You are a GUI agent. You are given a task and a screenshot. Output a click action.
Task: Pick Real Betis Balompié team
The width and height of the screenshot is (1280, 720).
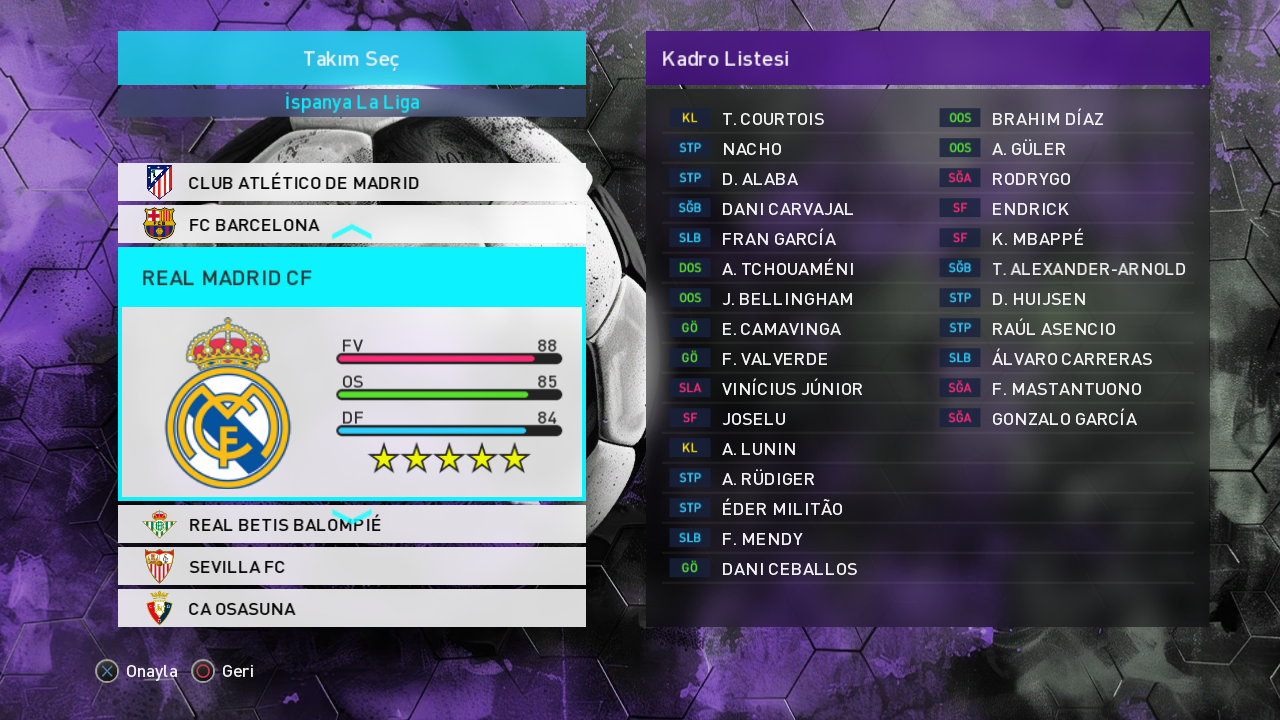[x=351, y=525]
